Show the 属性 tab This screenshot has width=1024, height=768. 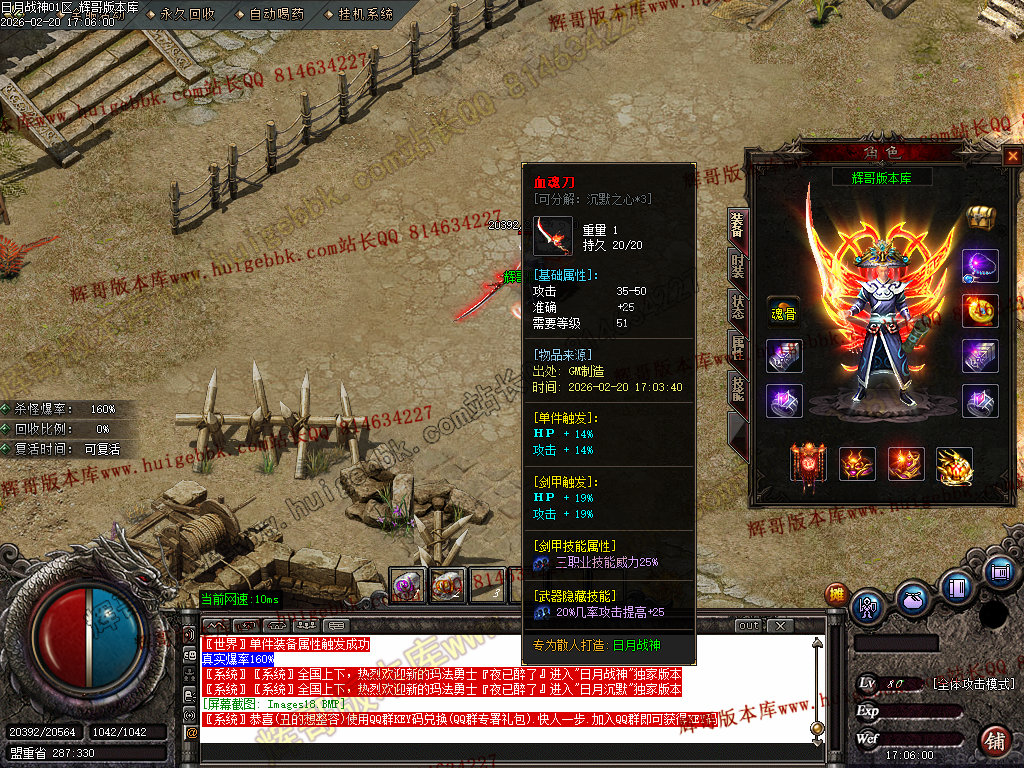pos(736,347)
